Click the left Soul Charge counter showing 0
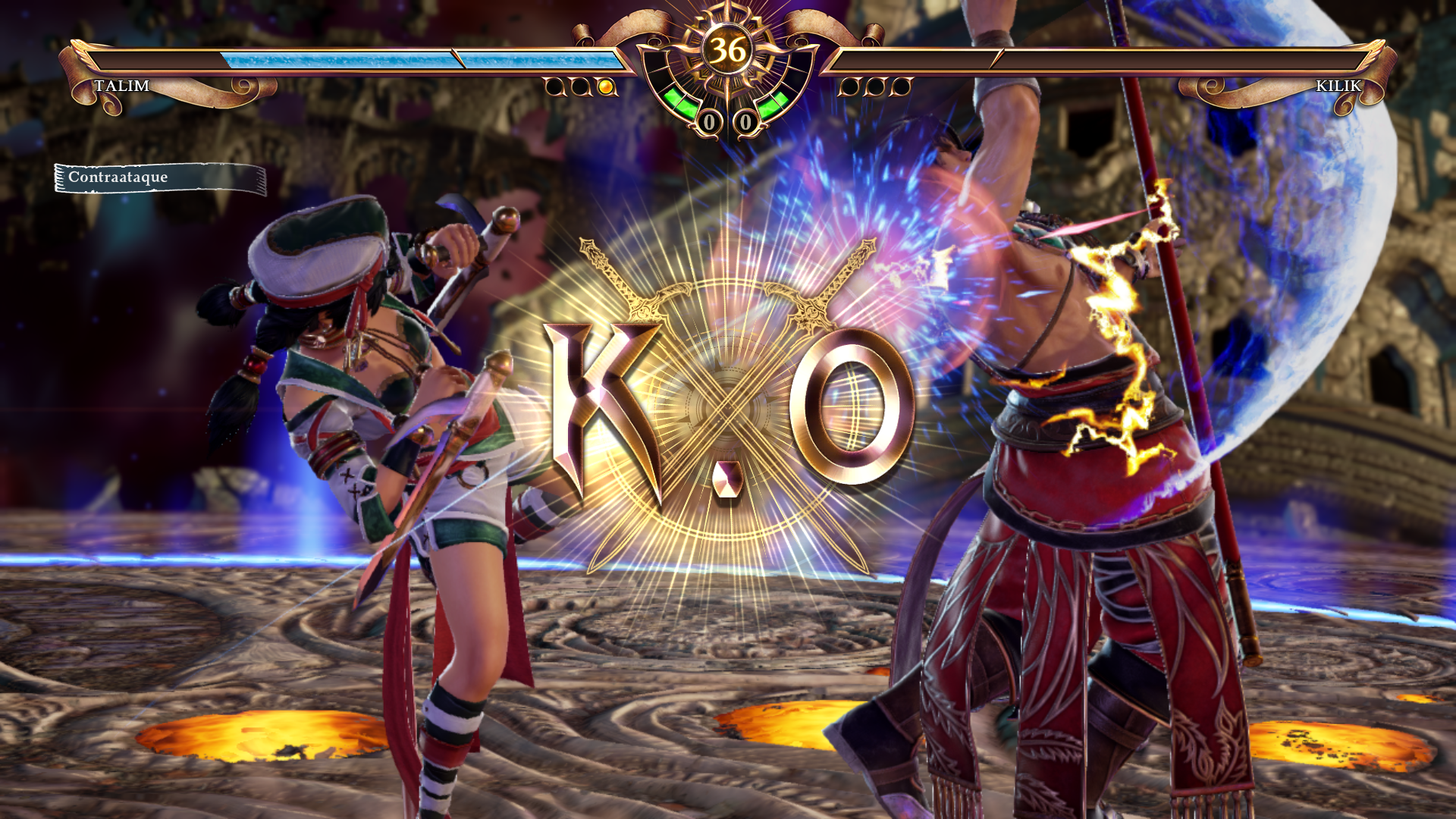The height and width of the screenshot is (819, 1456). tap(710, 121)
